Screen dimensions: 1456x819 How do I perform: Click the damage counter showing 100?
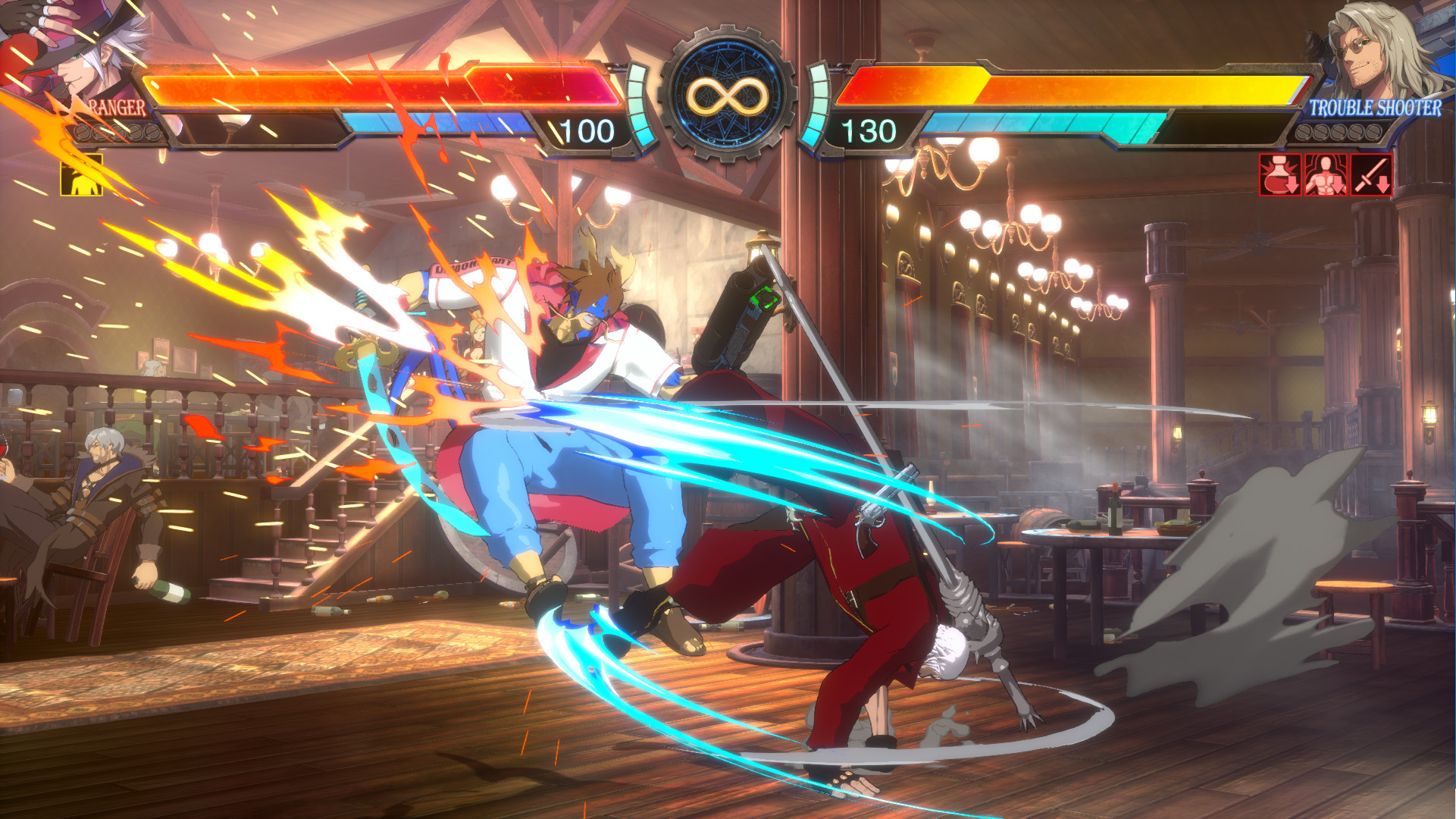pyautogui.click(x=587, y=130)
